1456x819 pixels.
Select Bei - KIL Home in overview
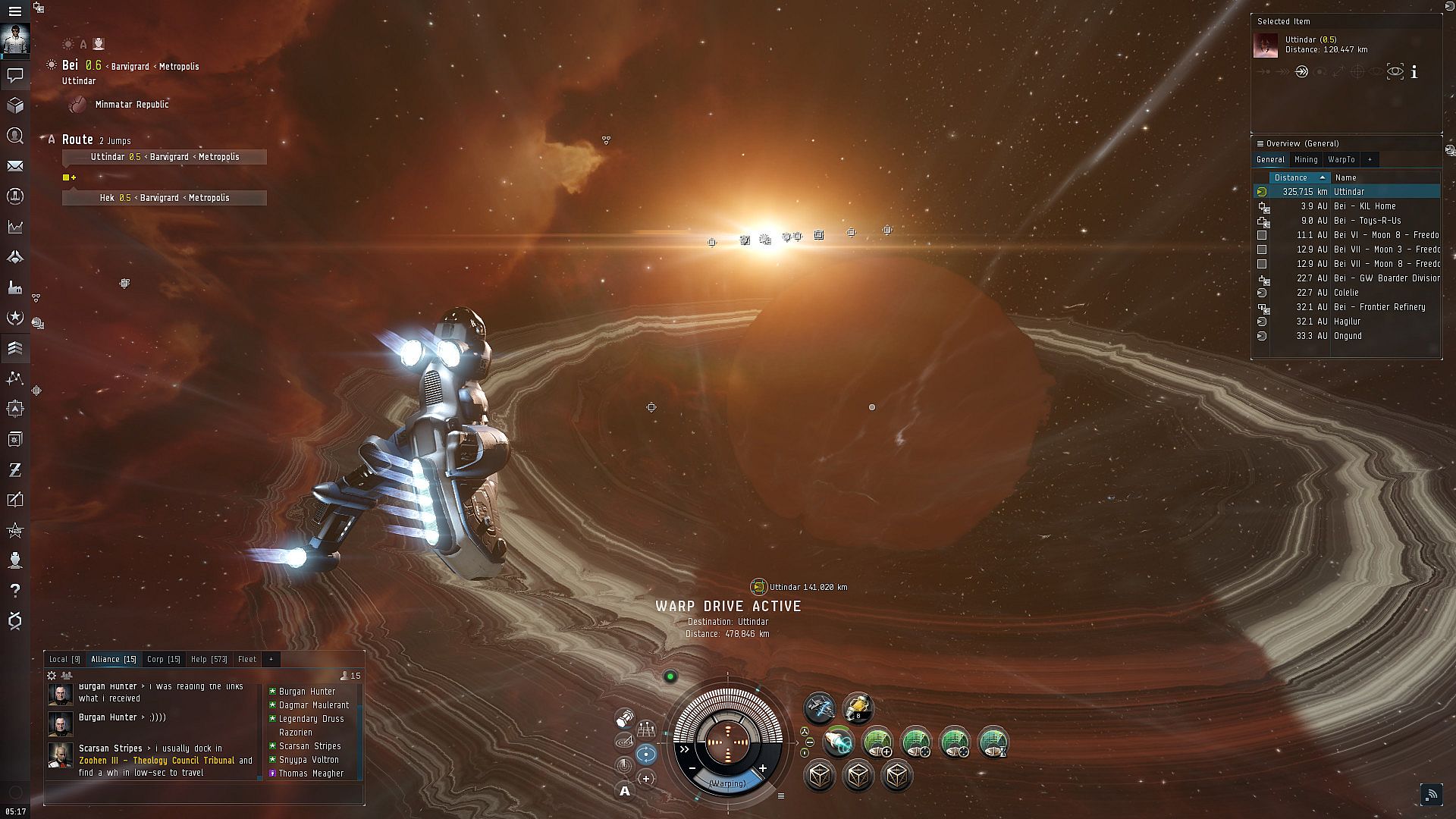pyautogui.click(x=1363, y=206)
